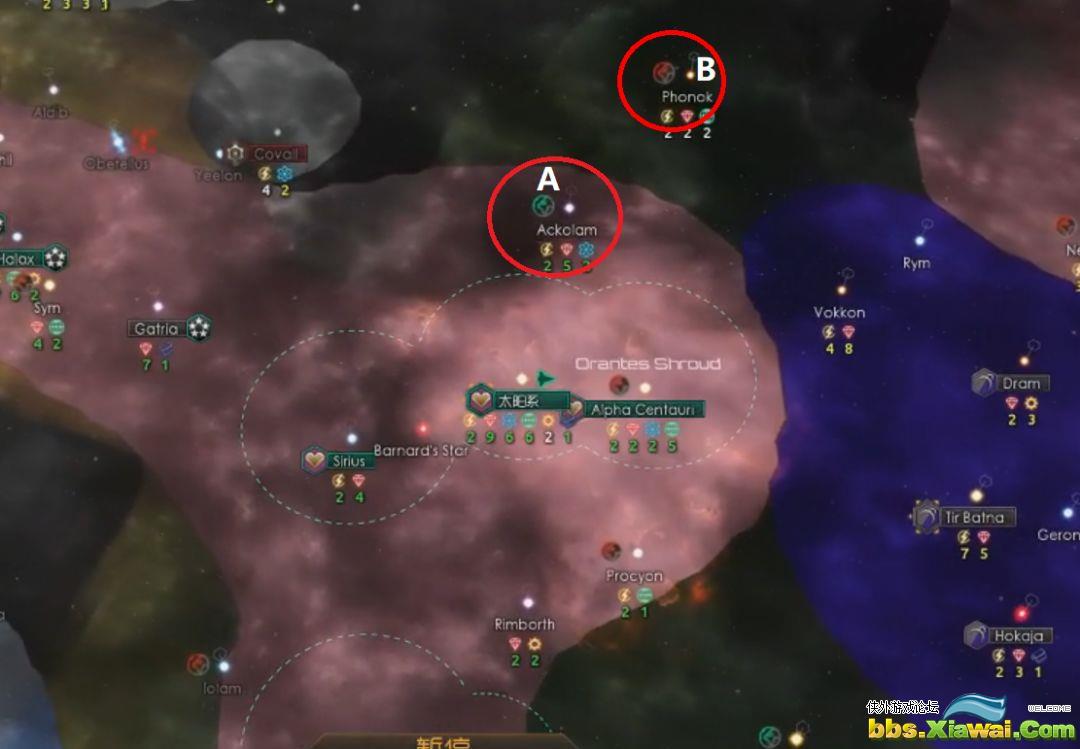Select the Hokaja system nameplate
1080x749 pixels.
[x=1018, y=636]
